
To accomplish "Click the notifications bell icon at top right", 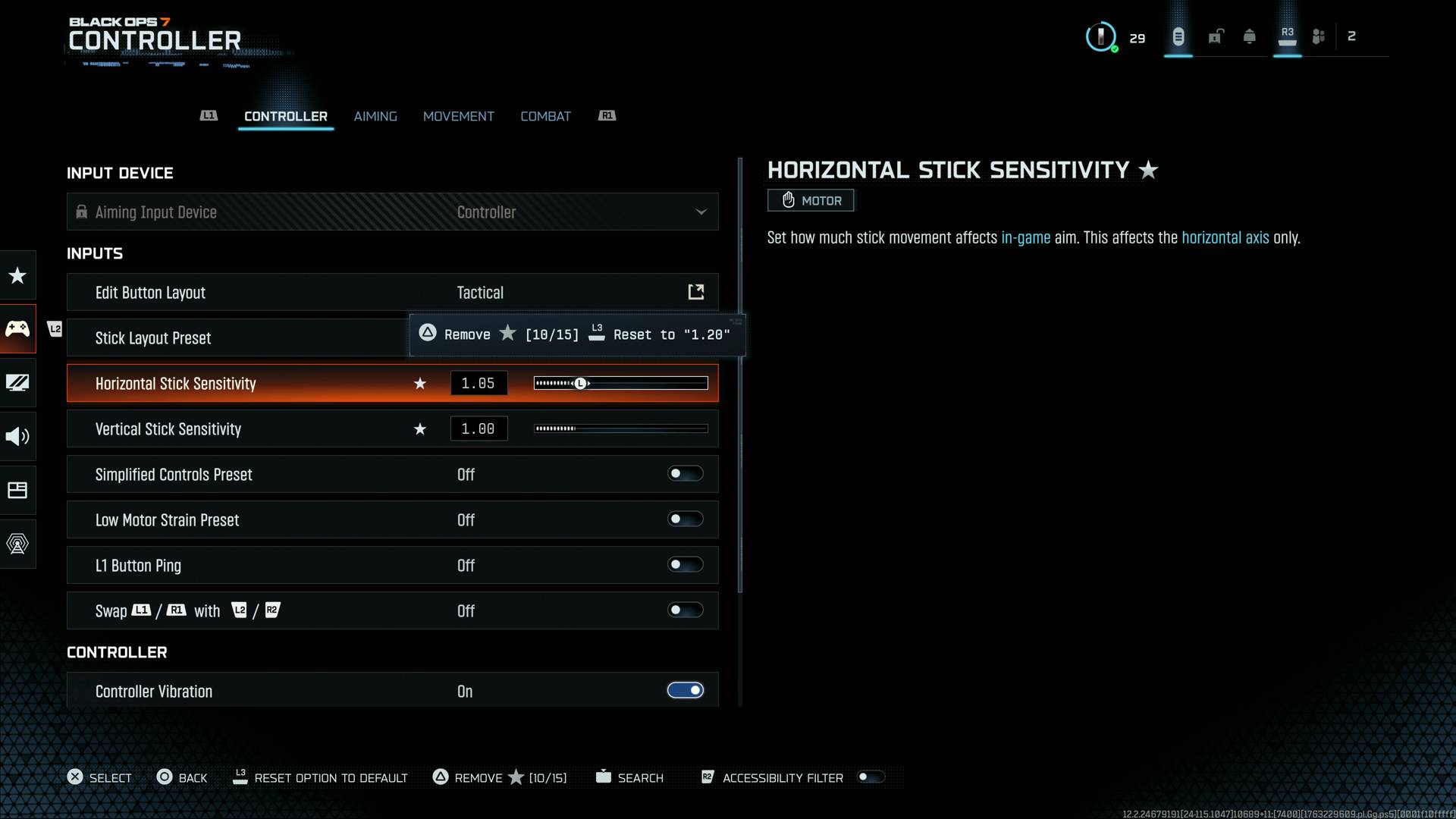I will pyautogui.click(x=1249, y=36).
